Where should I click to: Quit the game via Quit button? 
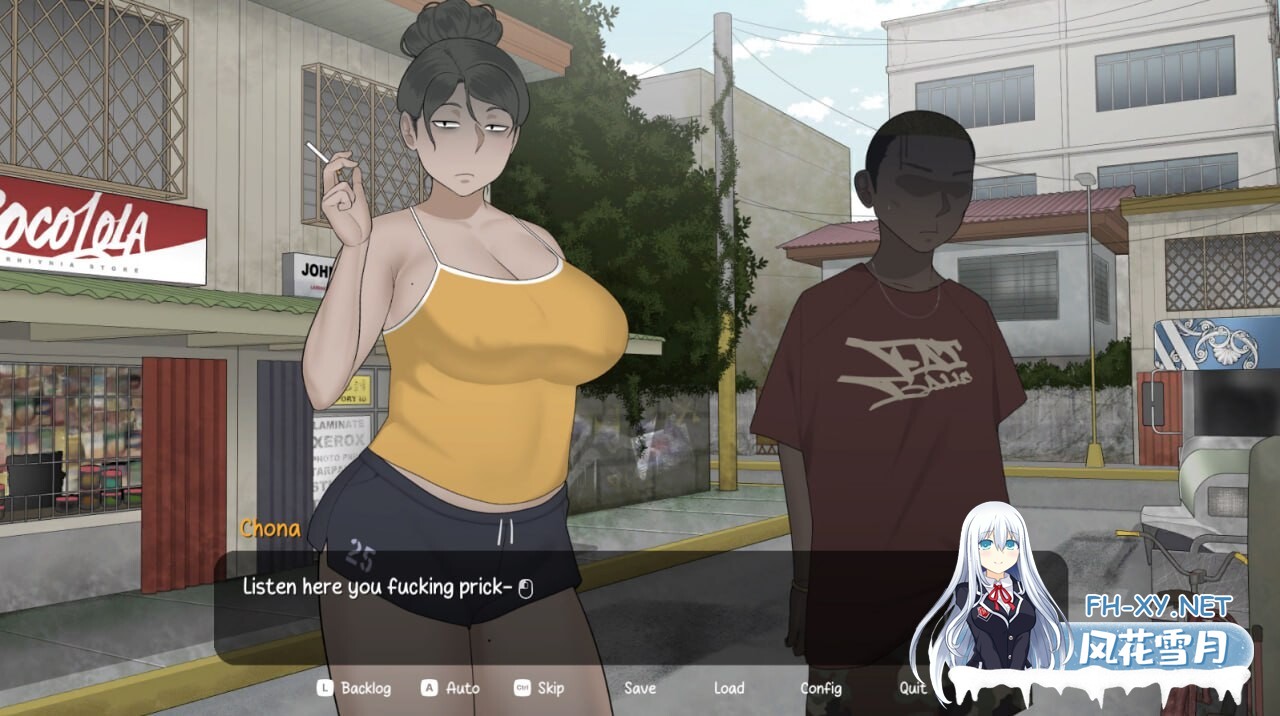pos(912,688)
